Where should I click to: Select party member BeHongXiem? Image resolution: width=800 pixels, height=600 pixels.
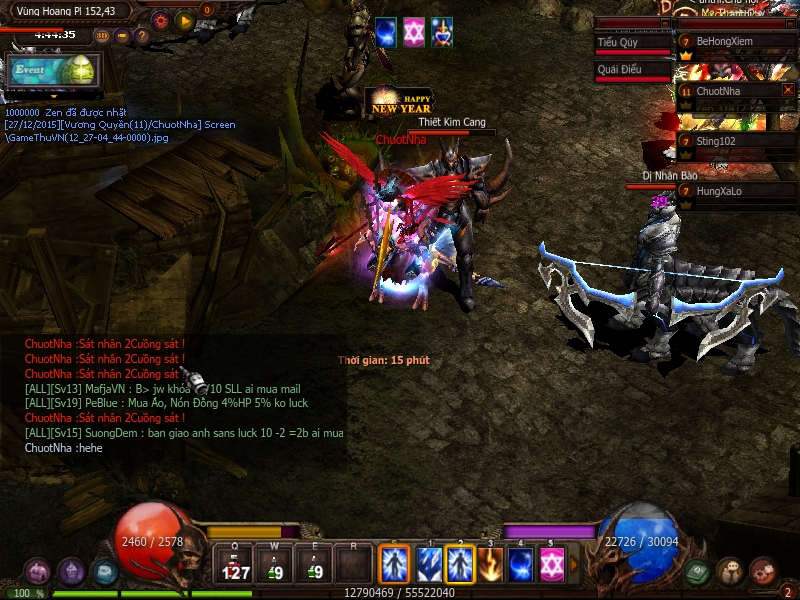coord(735,42)
